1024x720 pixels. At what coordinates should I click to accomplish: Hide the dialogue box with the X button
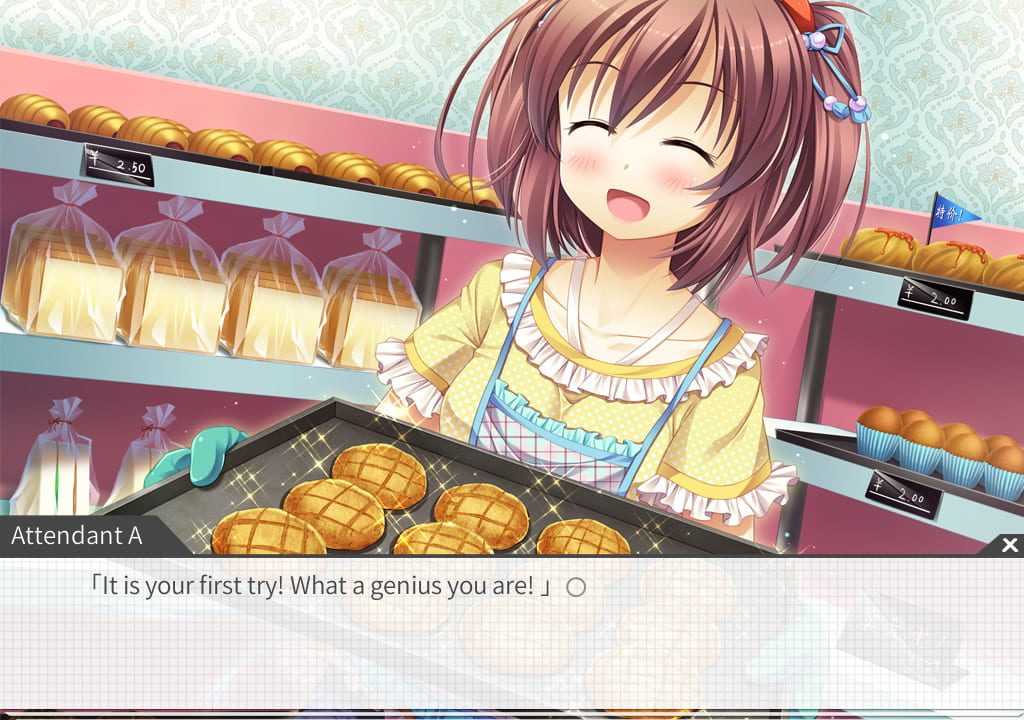point(1009,545)
